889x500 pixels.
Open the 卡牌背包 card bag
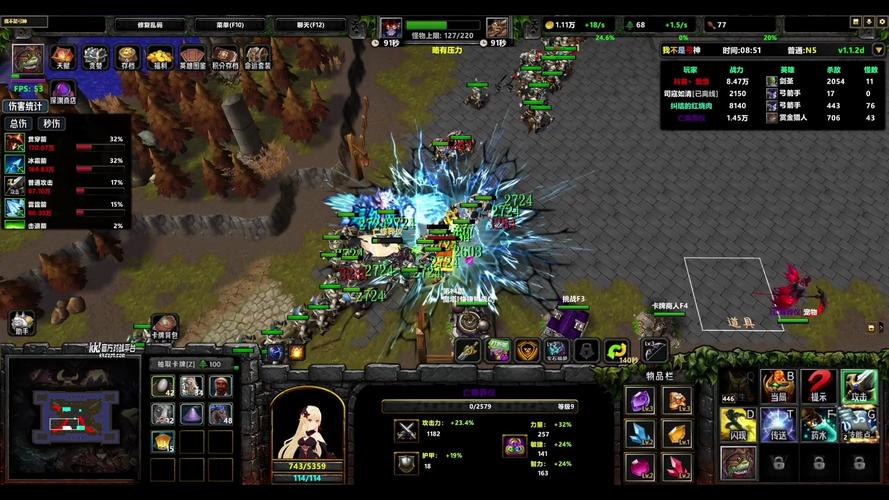[x=163, y=327]
